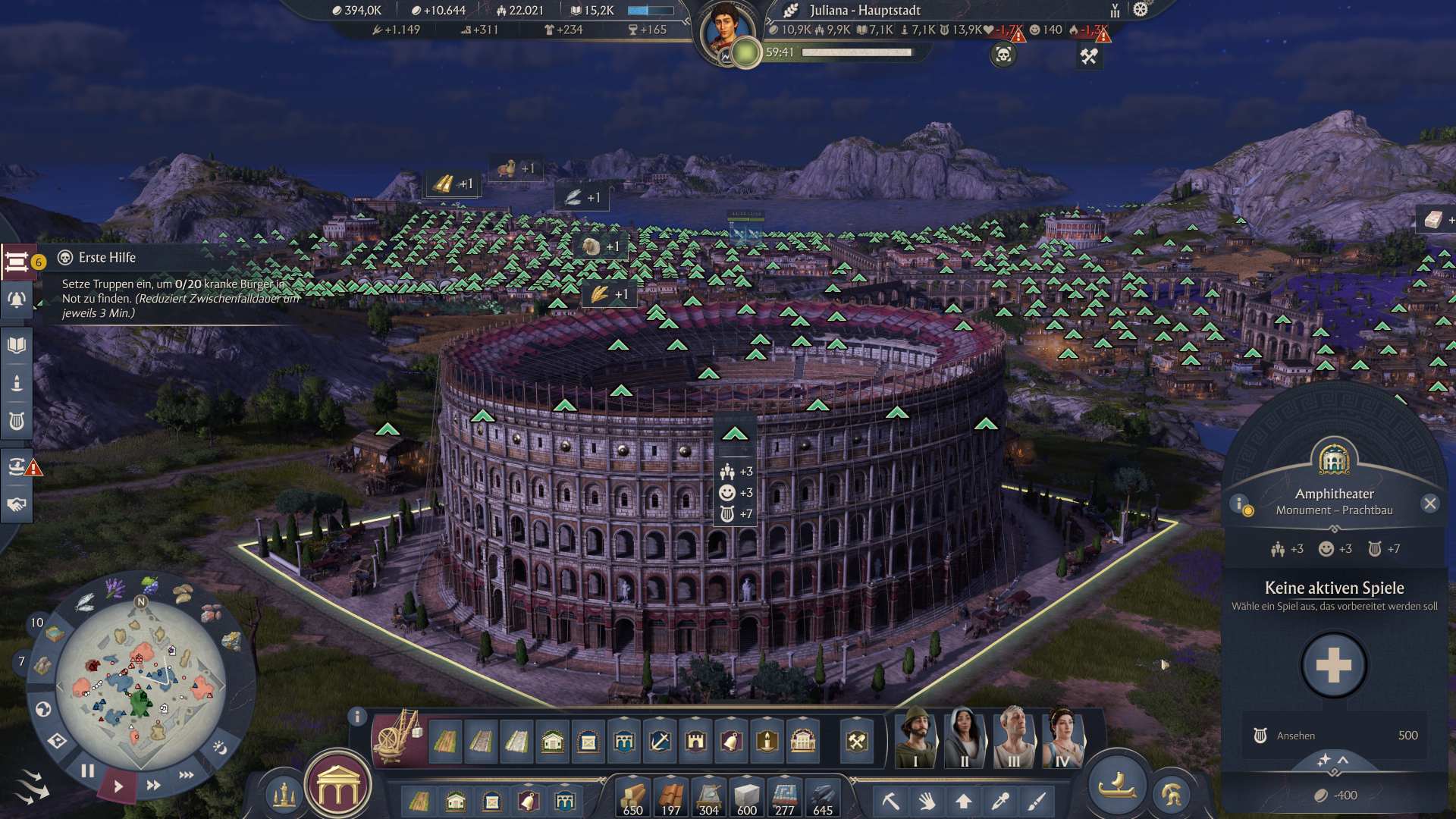This screenshot has width=1456, height=819.
Task: Open the open-book codex menu
Action: pos(17,346)
